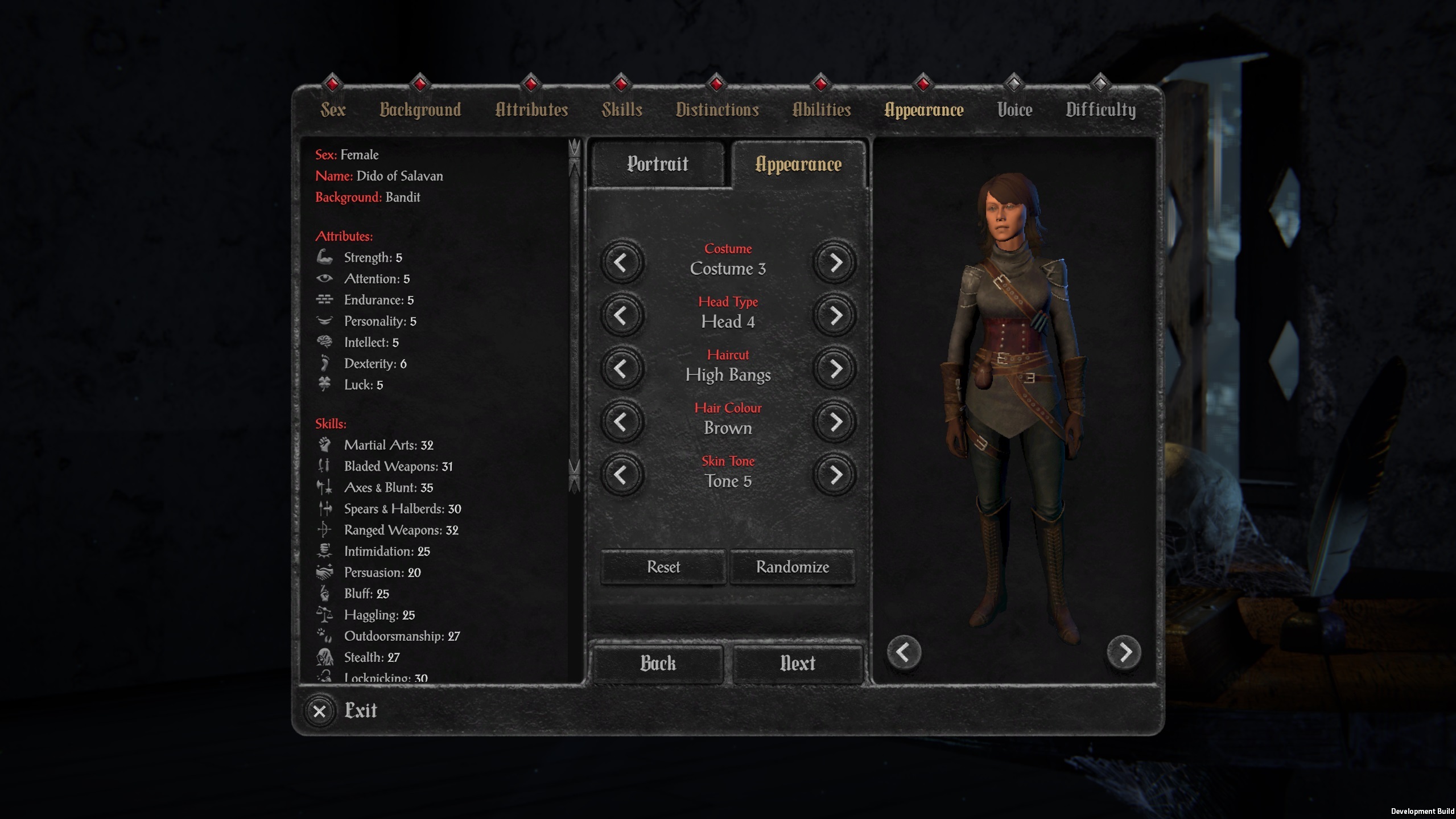Click the Haggling scales icon
Image resolution: width=1456 pixels, height=819 pixels.
pos(325,615)
